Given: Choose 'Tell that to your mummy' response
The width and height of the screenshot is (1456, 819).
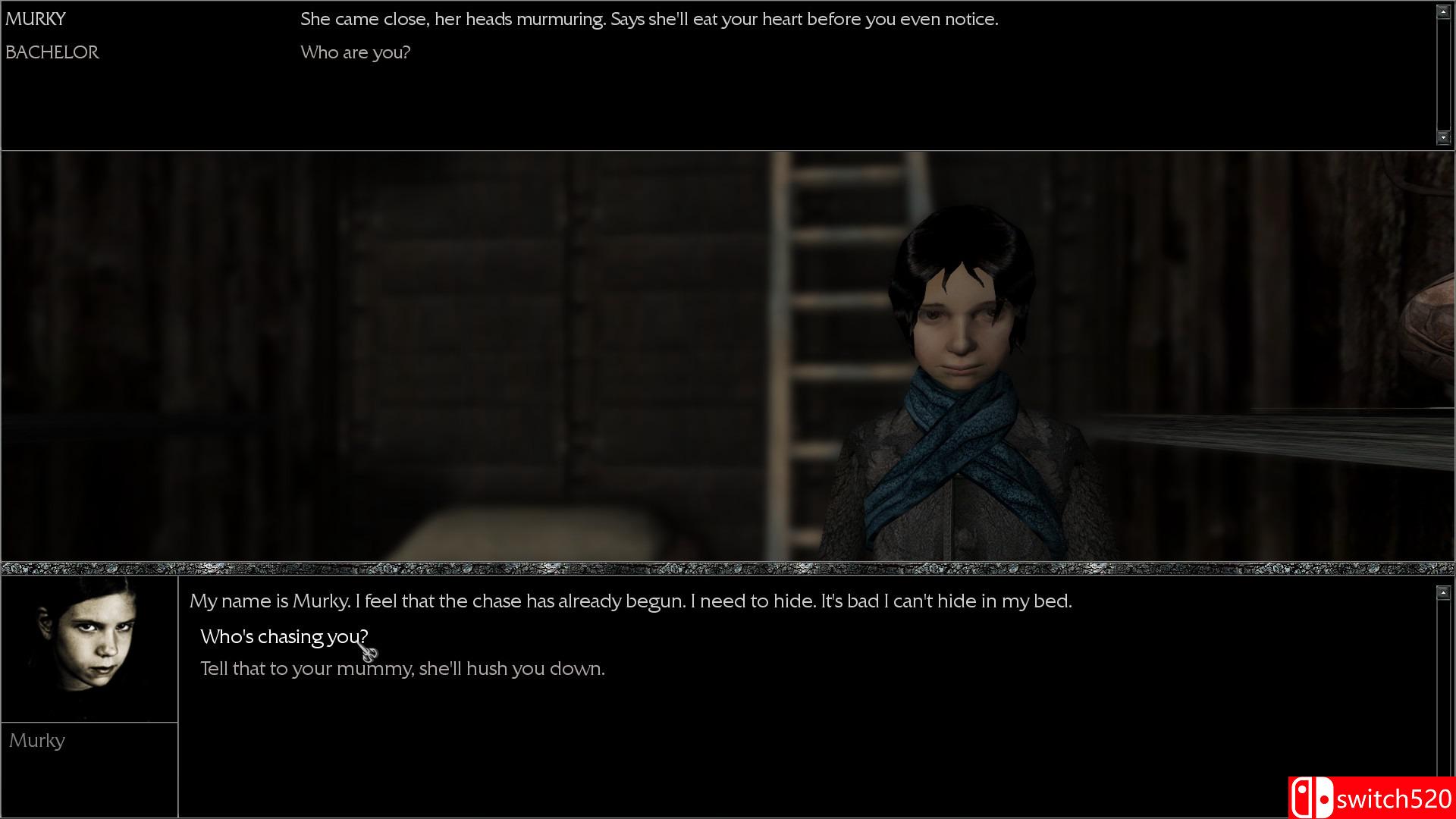Looking at the screenshot, I should [x=402, y=669].
